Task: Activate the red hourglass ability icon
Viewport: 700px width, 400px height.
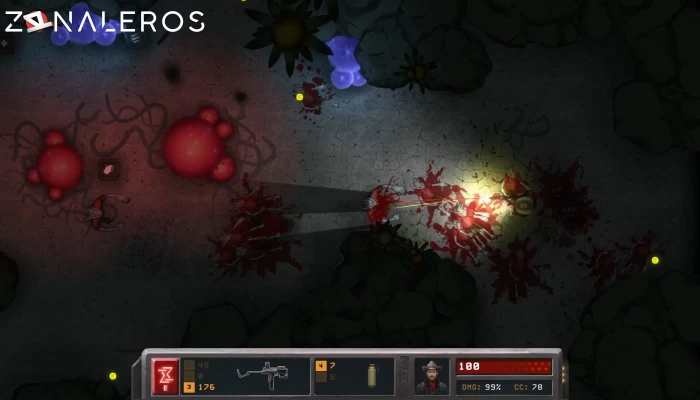Action: point(165,376)
